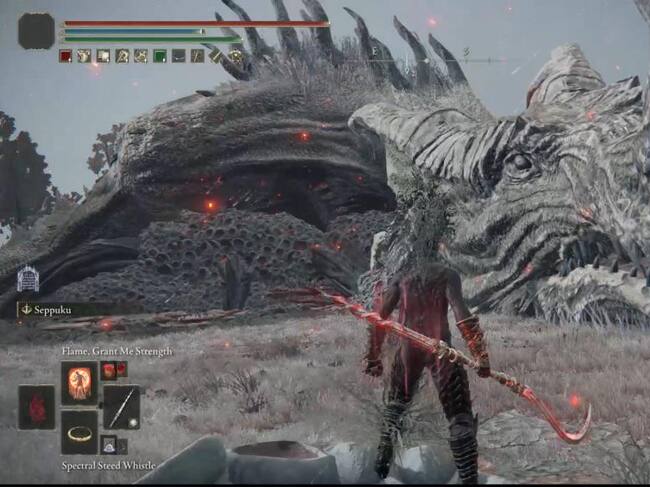
Task: Select the small pouch icon beside whistle slot
Action: (x=108, y=446)
